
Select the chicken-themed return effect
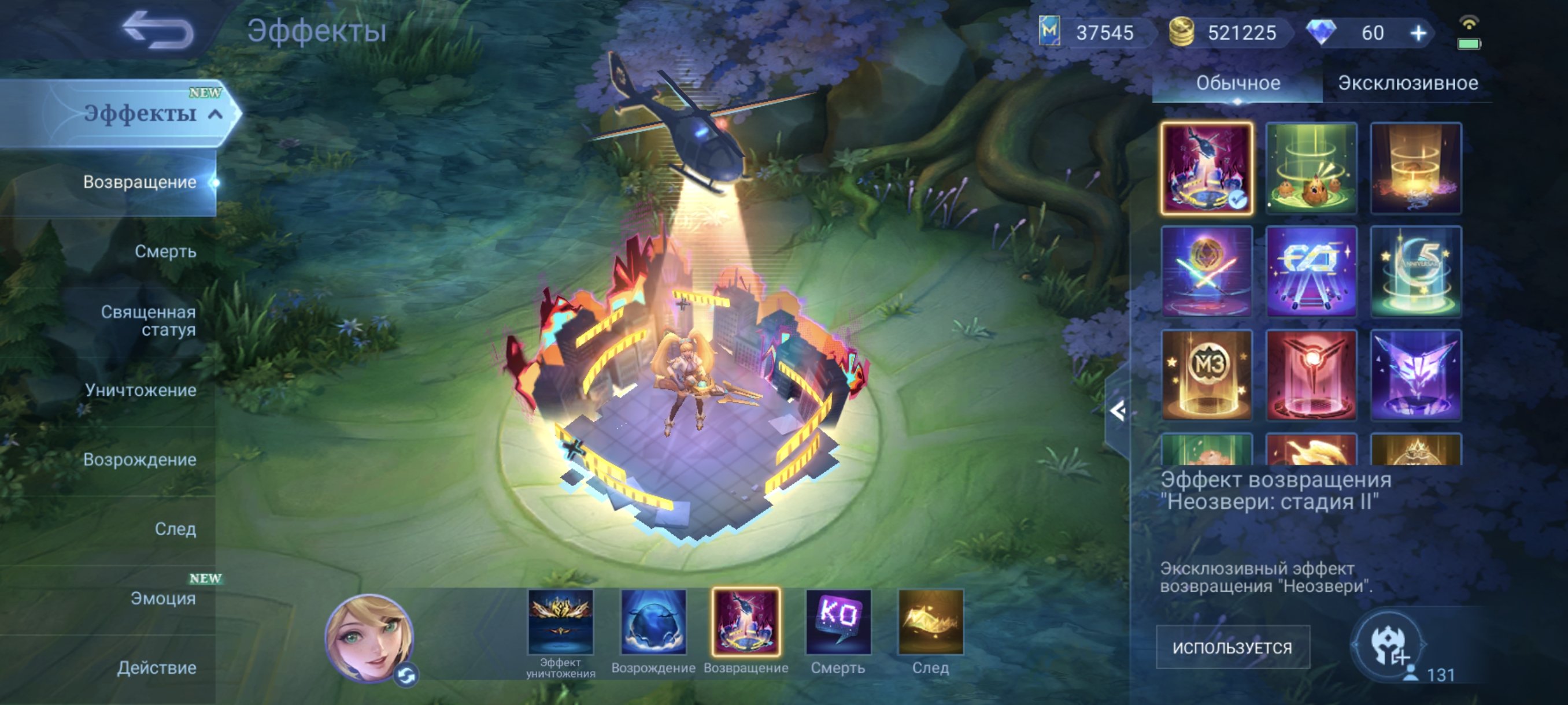[1313, 169]
